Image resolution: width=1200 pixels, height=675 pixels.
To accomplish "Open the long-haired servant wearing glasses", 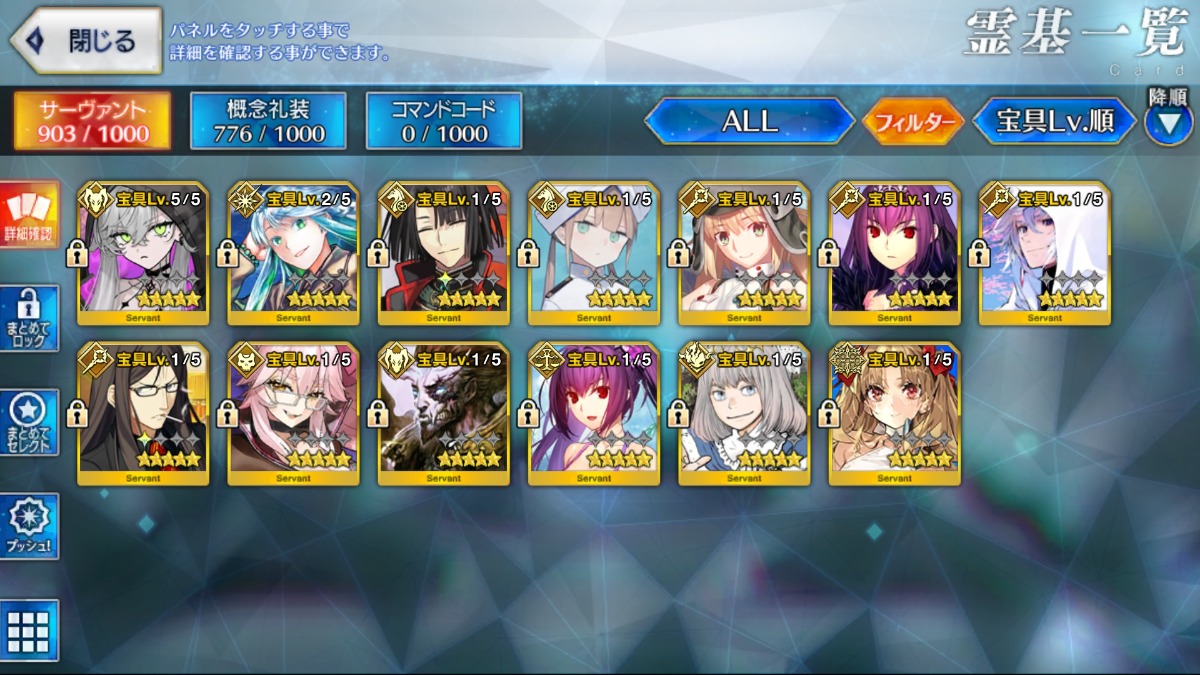I will pyautogui.click(x=143, y=414).
